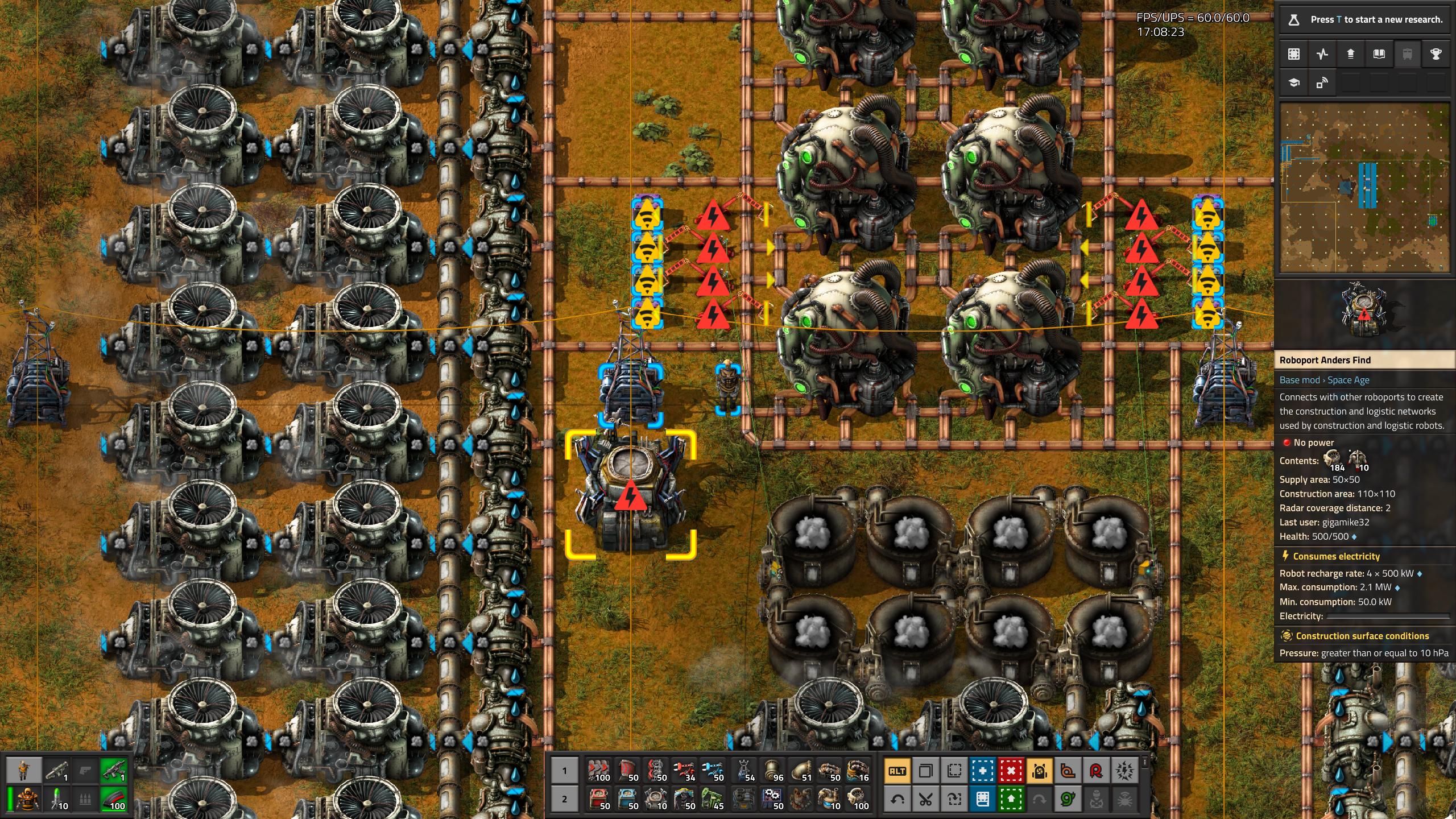The width and height of the screenshot is (1456, 819).
Task: Select the express transport belt stack of 100
Action: [599, 771]
